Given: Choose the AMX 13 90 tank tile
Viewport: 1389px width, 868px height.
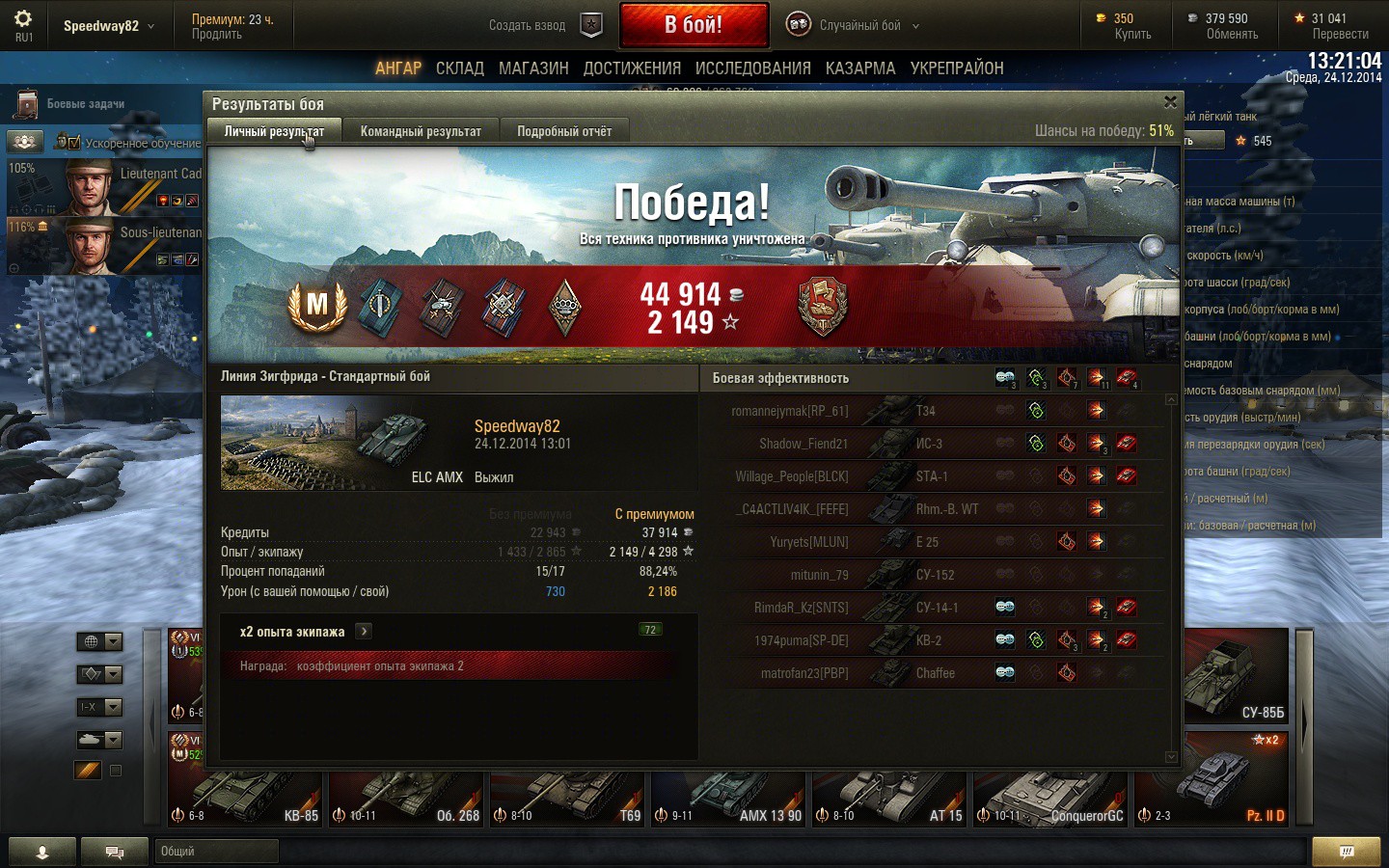Looking at the screenshot, I should 729,799.
